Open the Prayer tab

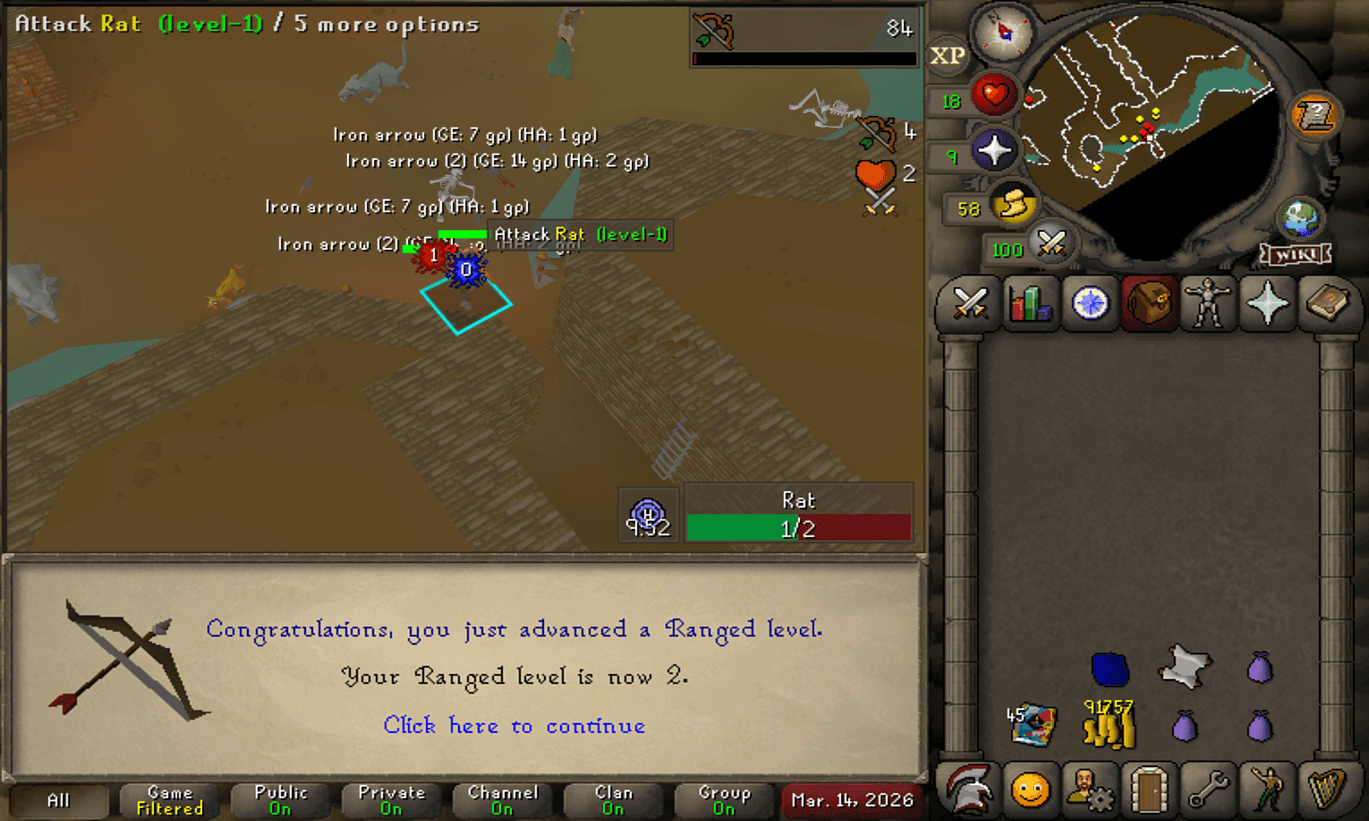click(1268, 303)
